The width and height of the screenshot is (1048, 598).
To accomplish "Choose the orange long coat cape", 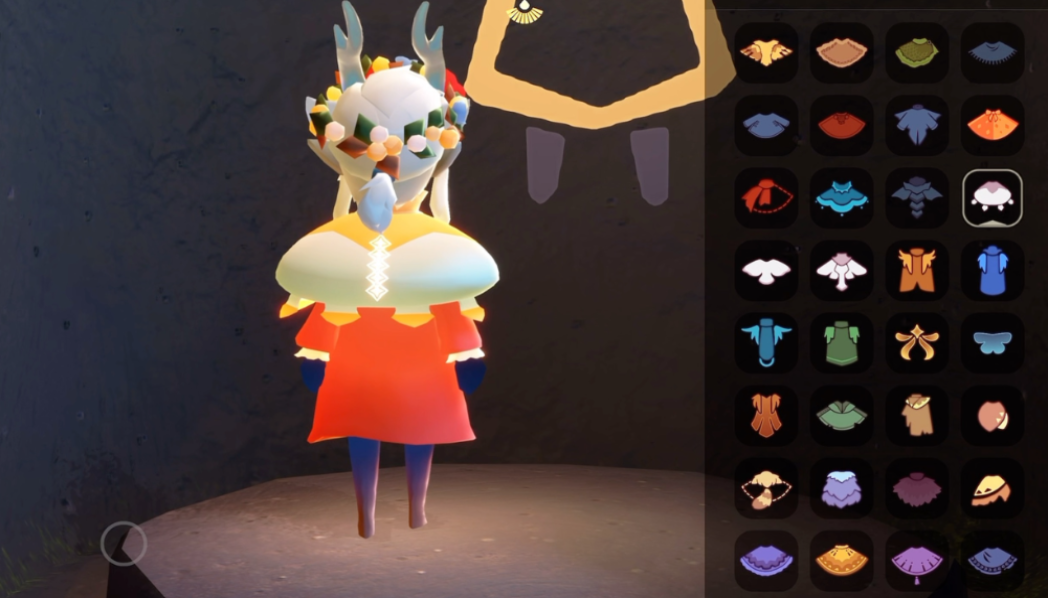I will [x=917, y=271].
